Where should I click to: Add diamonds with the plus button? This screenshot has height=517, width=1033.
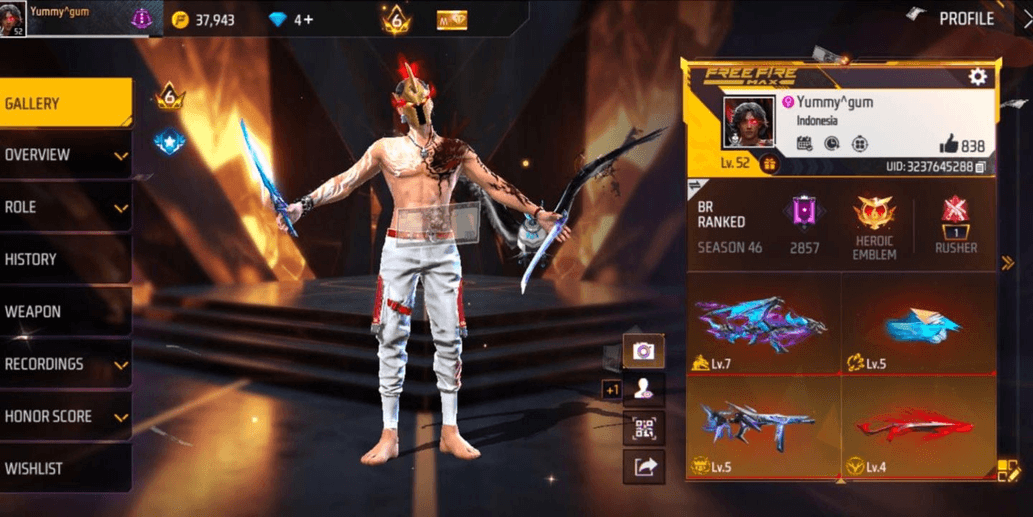point(307,19)
